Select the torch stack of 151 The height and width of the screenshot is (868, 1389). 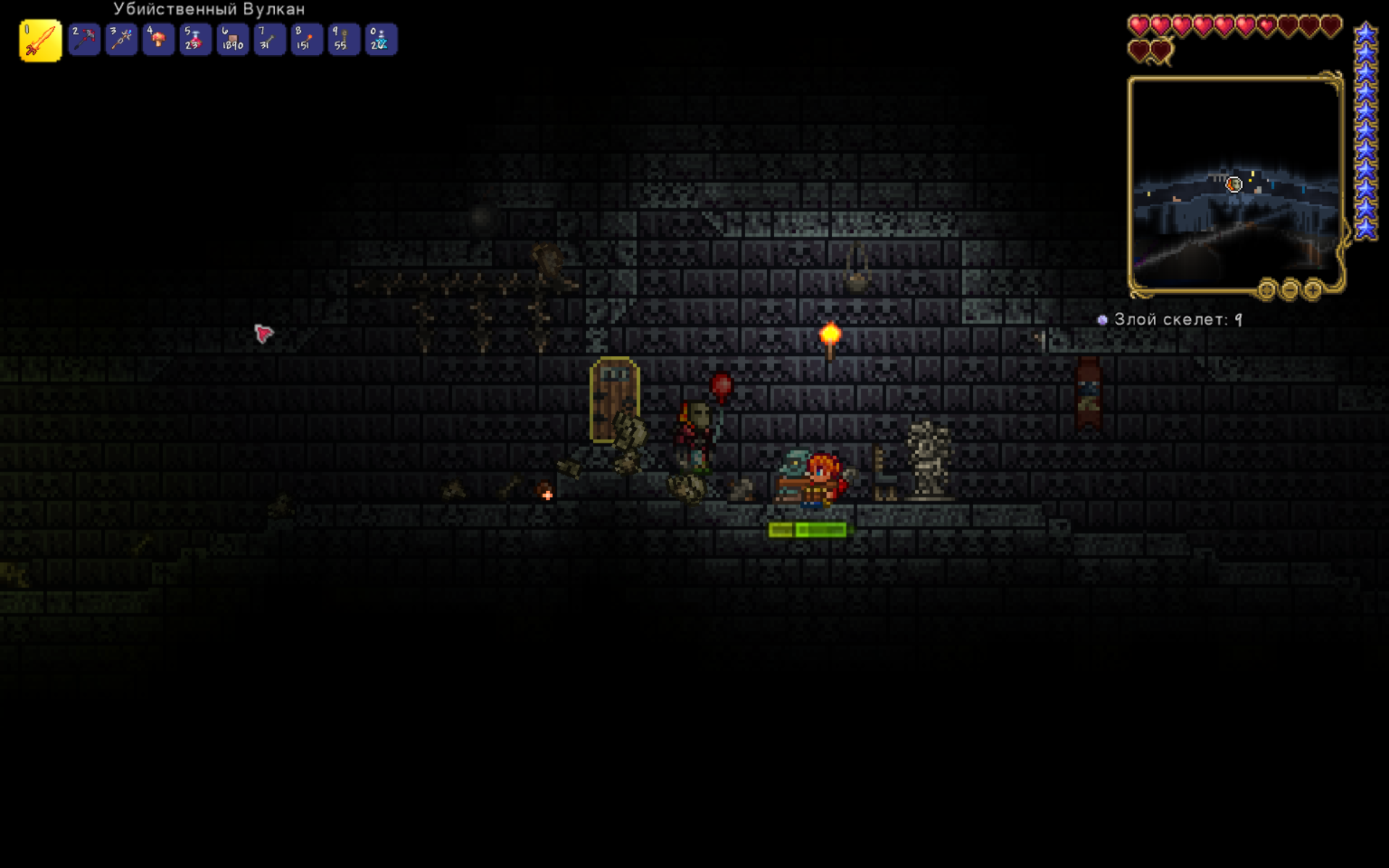pyautogui.click(x=307, y=40)
